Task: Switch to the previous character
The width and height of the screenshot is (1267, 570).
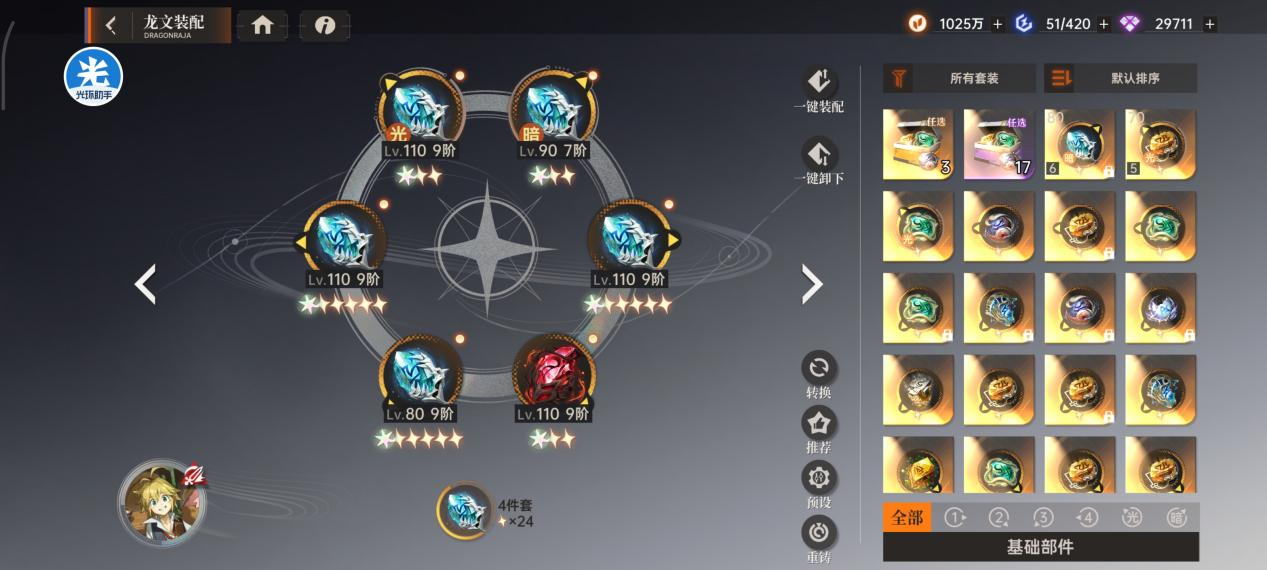Action: pyautogui.click(x=146, y=285)
